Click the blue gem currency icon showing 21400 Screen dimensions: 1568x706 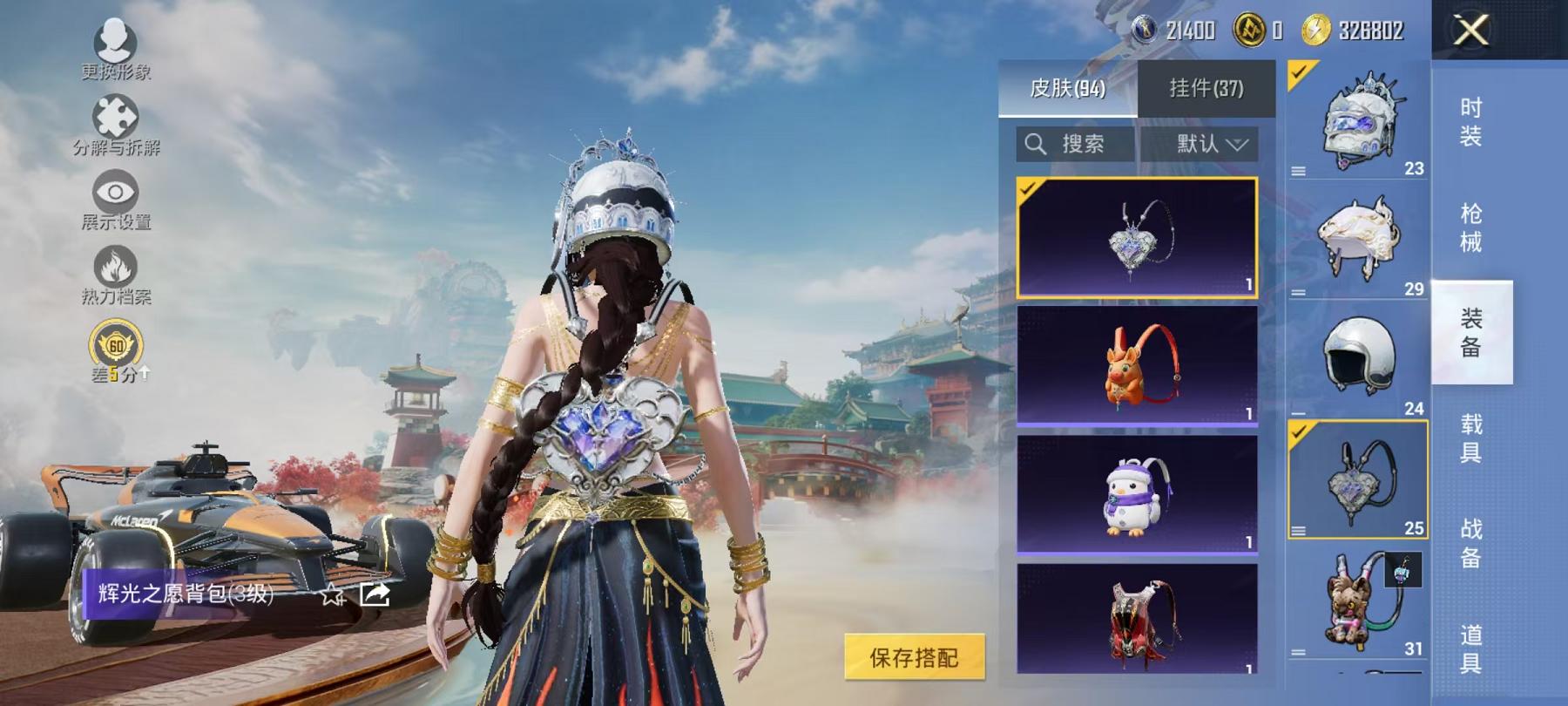click(1146, 27)
